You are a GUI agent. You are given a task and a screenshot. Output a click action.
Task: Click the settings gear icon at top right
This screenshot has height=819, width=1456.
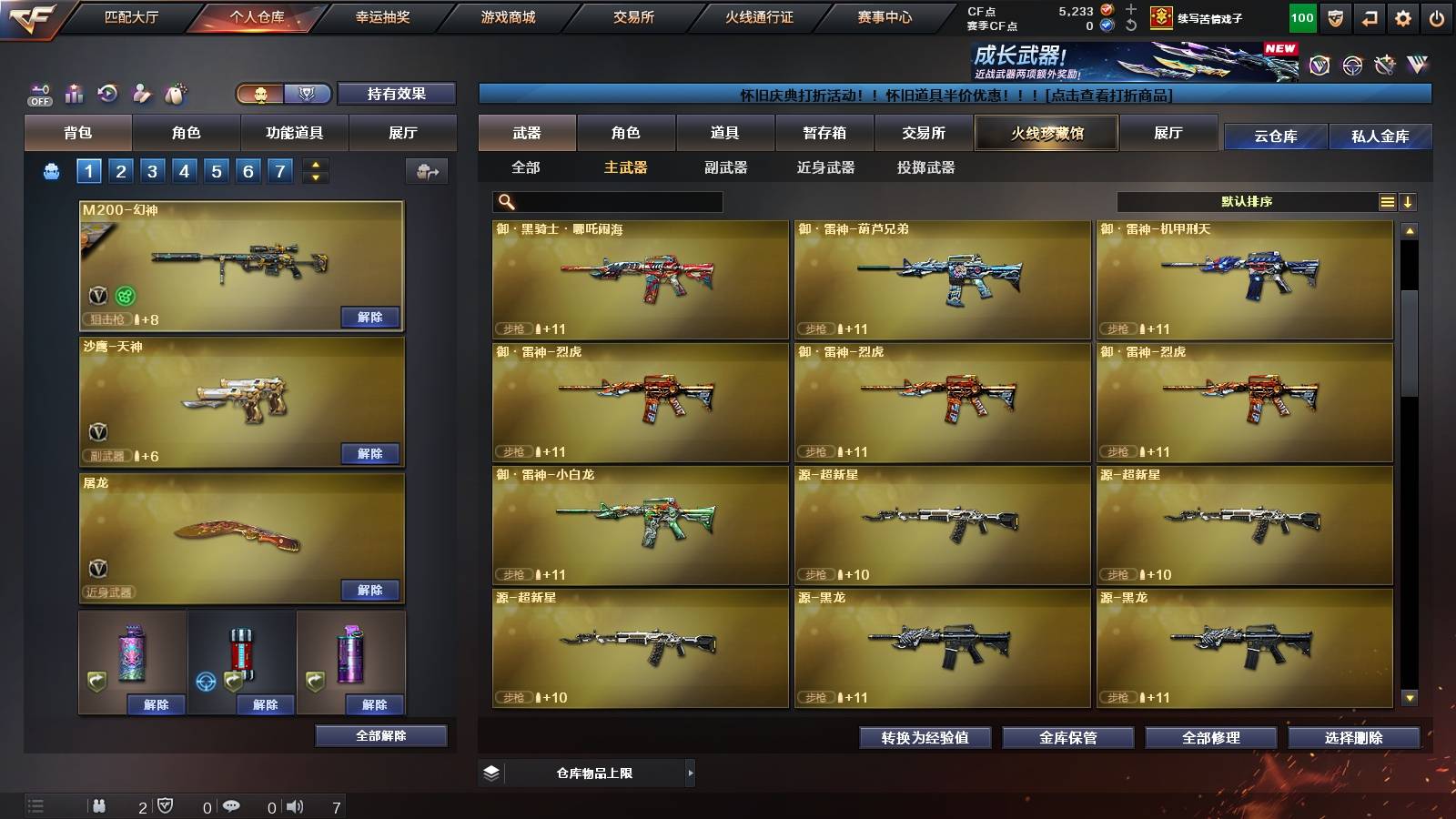click(x=1404, y=16)
